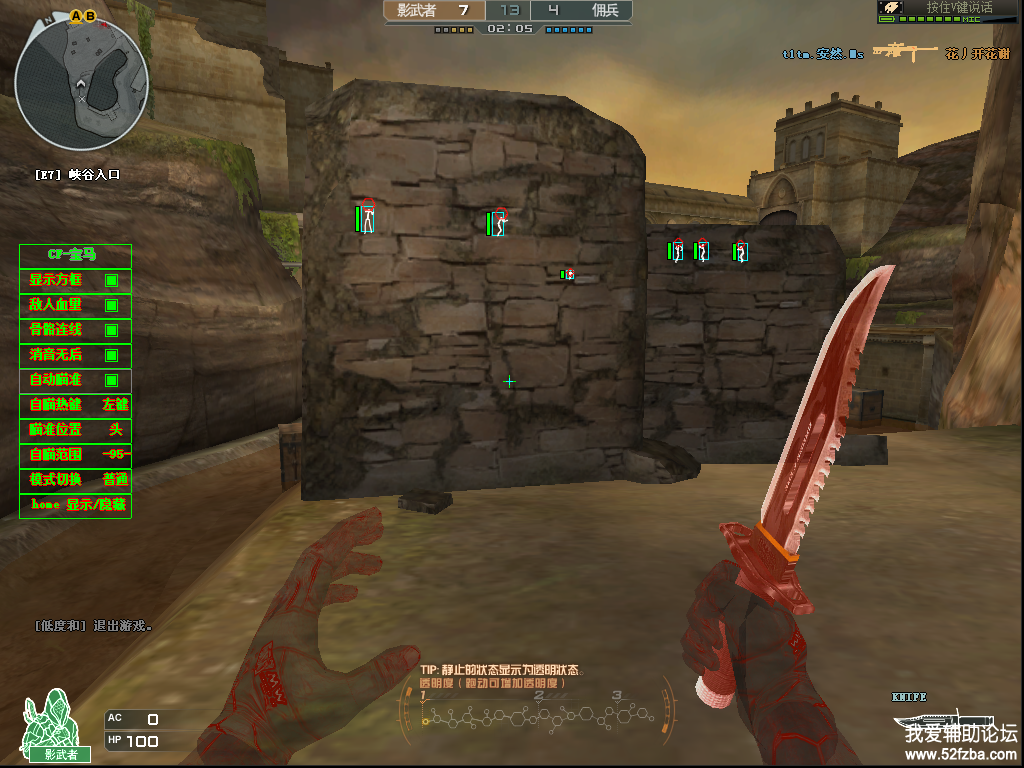Toggle the 消音无后 checkbox
Screen dimensions: 1024x768
point(112,355)
